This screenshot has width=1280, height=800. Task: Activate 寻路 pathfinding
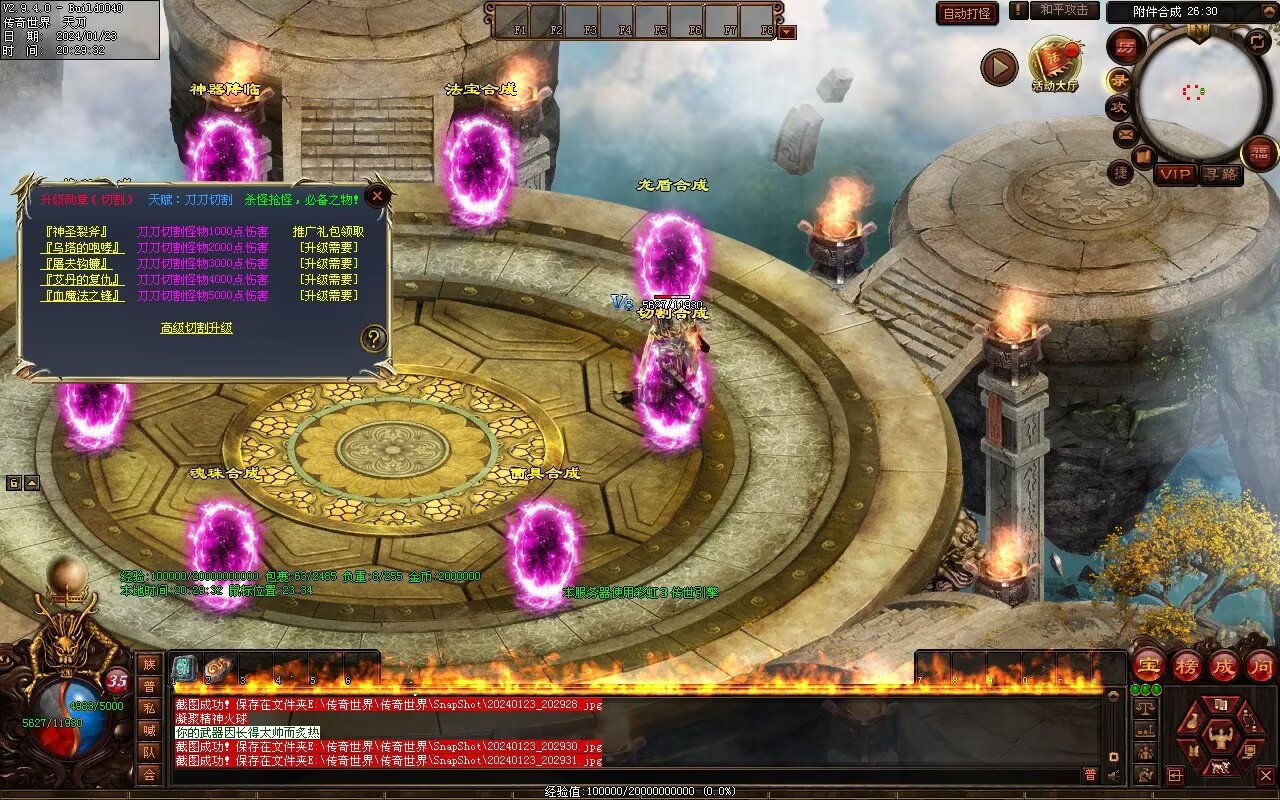[1219, 174]
